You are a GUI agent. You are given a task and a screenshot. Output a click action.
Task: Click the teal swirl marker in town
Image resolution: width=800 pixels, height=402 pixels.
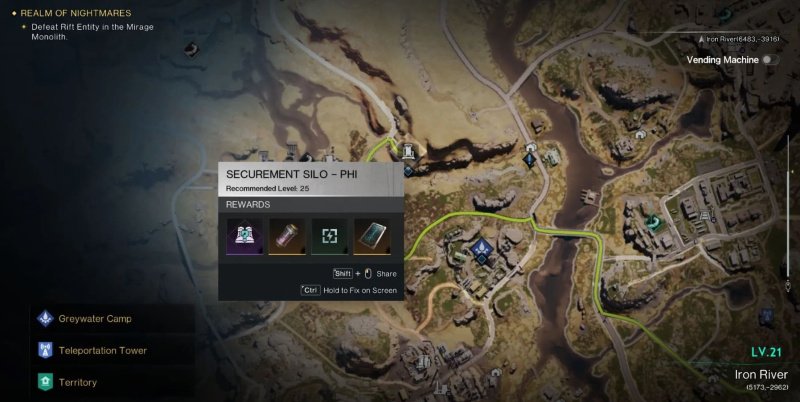[x=654, y=223]
